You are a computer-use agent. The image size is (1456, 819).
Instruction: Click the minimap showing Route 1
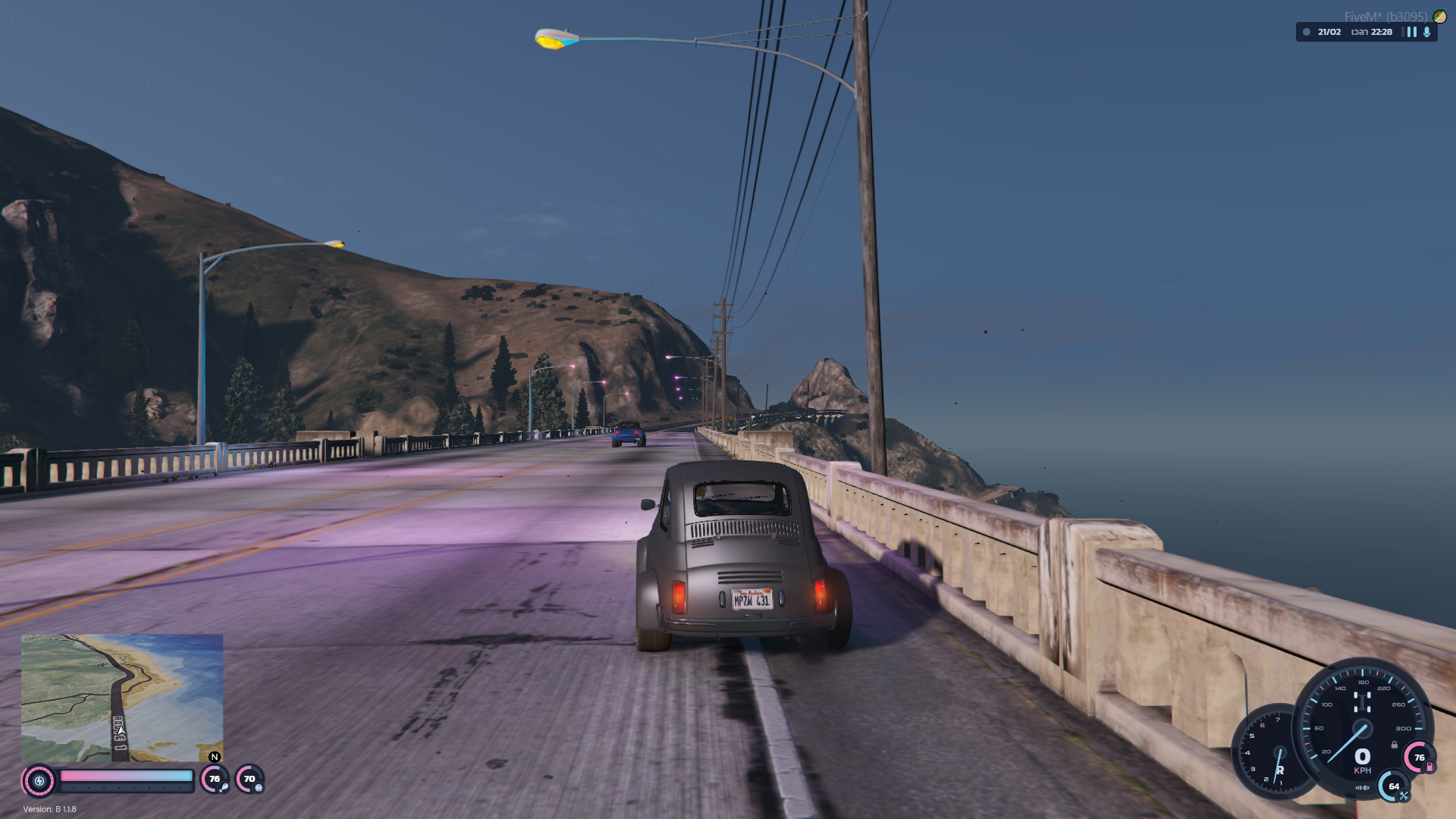point(121,698)
